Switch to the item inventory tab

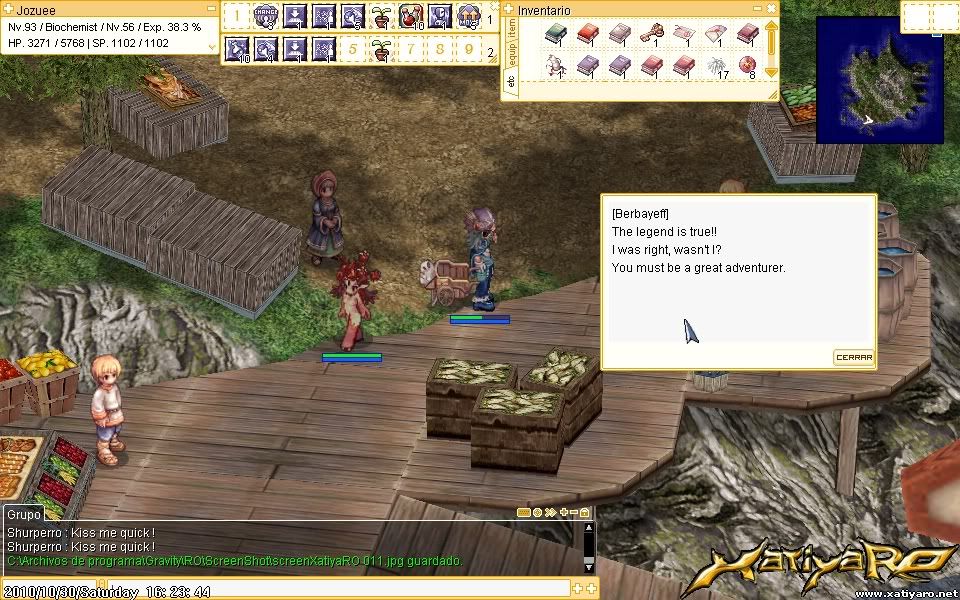[510, 33]
